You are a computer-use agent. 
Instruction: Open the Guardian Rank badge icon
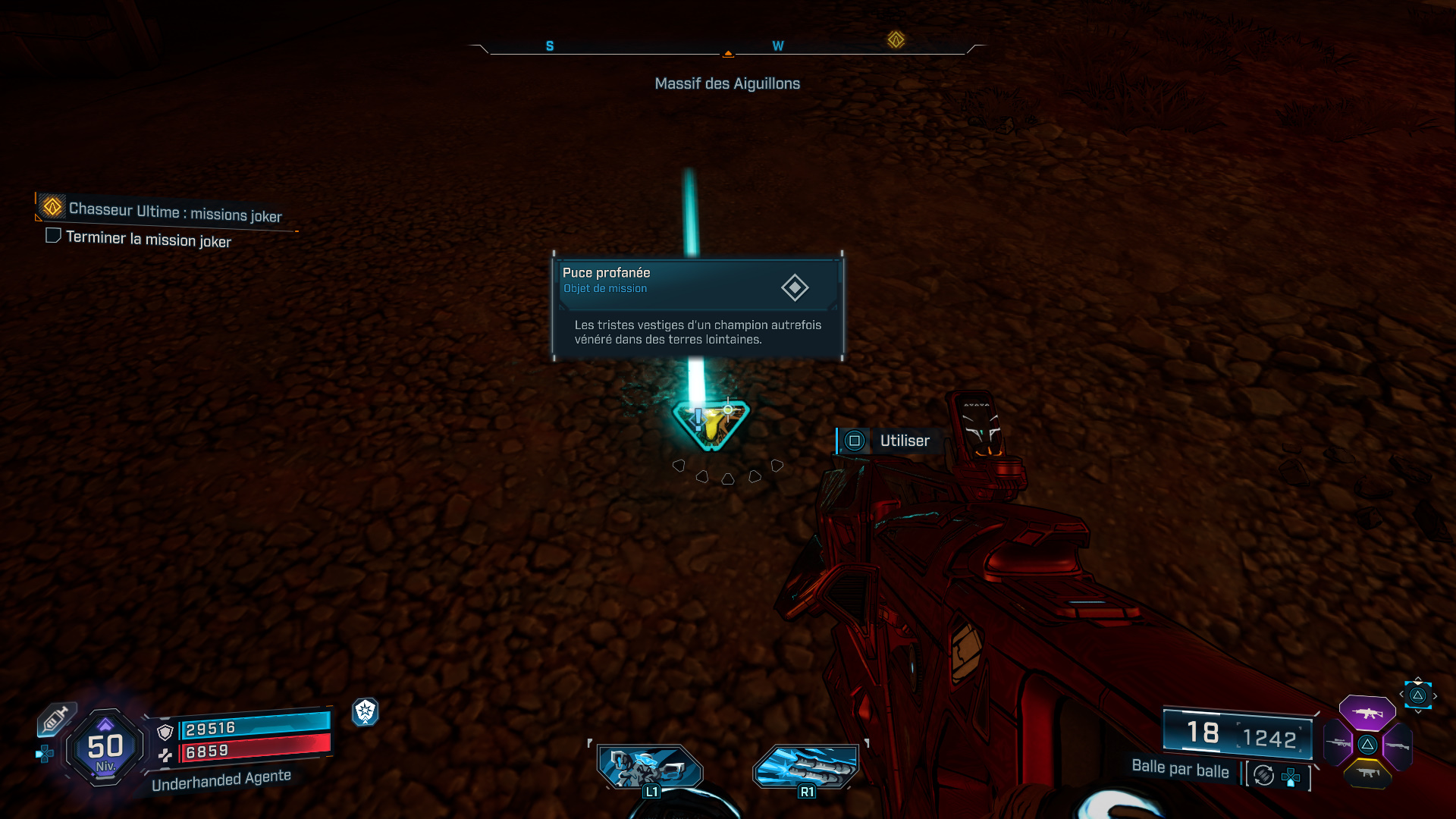366,713
